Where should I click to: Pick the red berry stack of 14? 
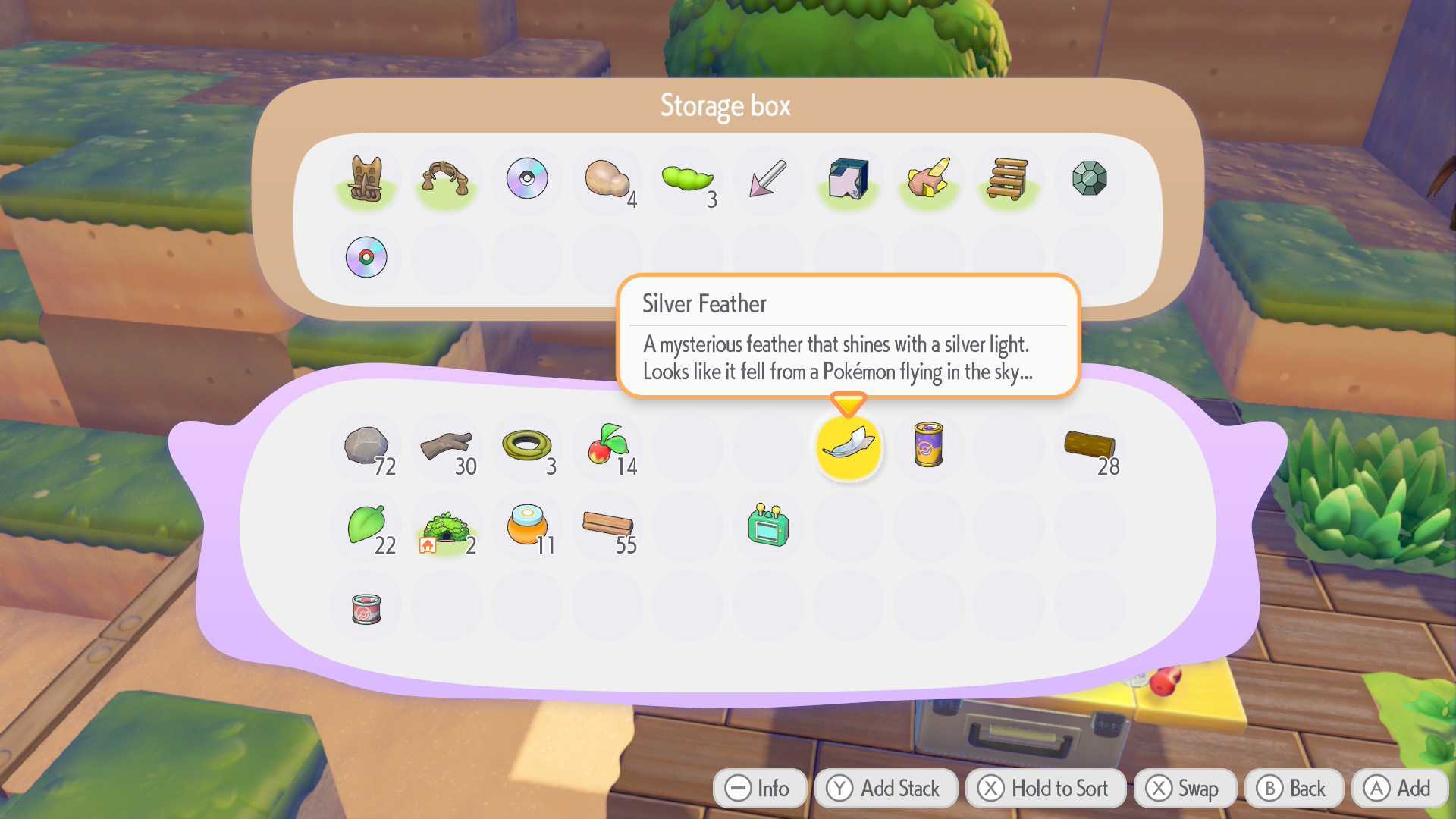607,447
